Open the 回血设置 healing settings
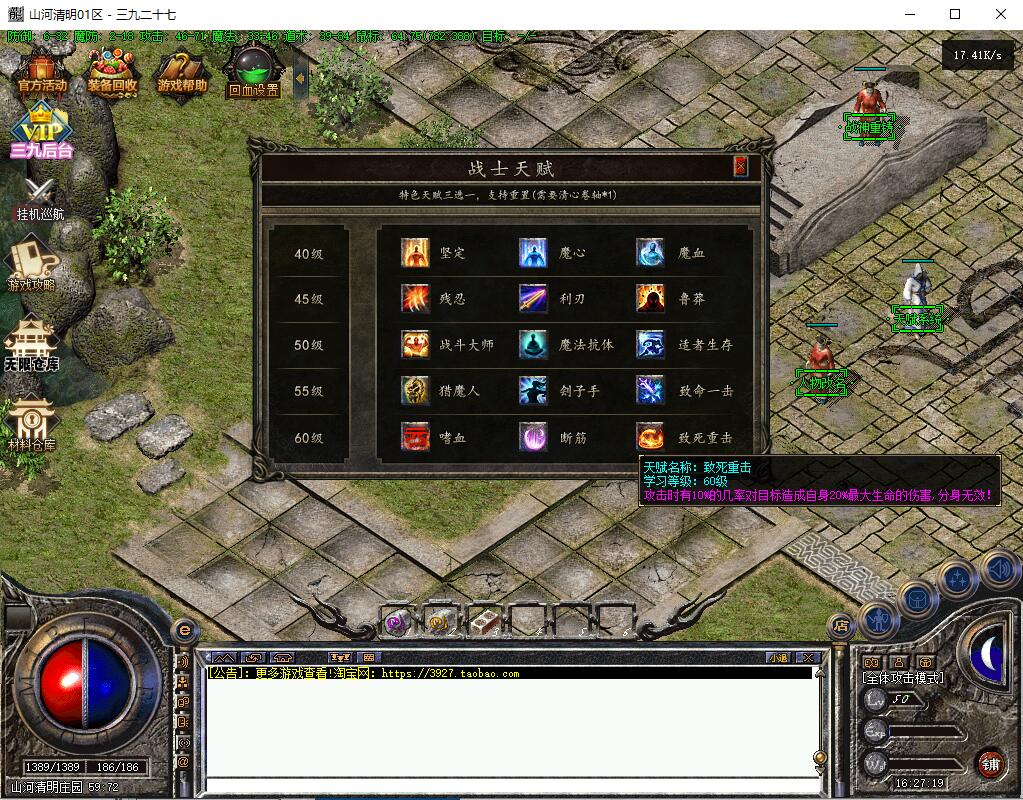This screenshot has height=800, width=1023. (252, 73)
